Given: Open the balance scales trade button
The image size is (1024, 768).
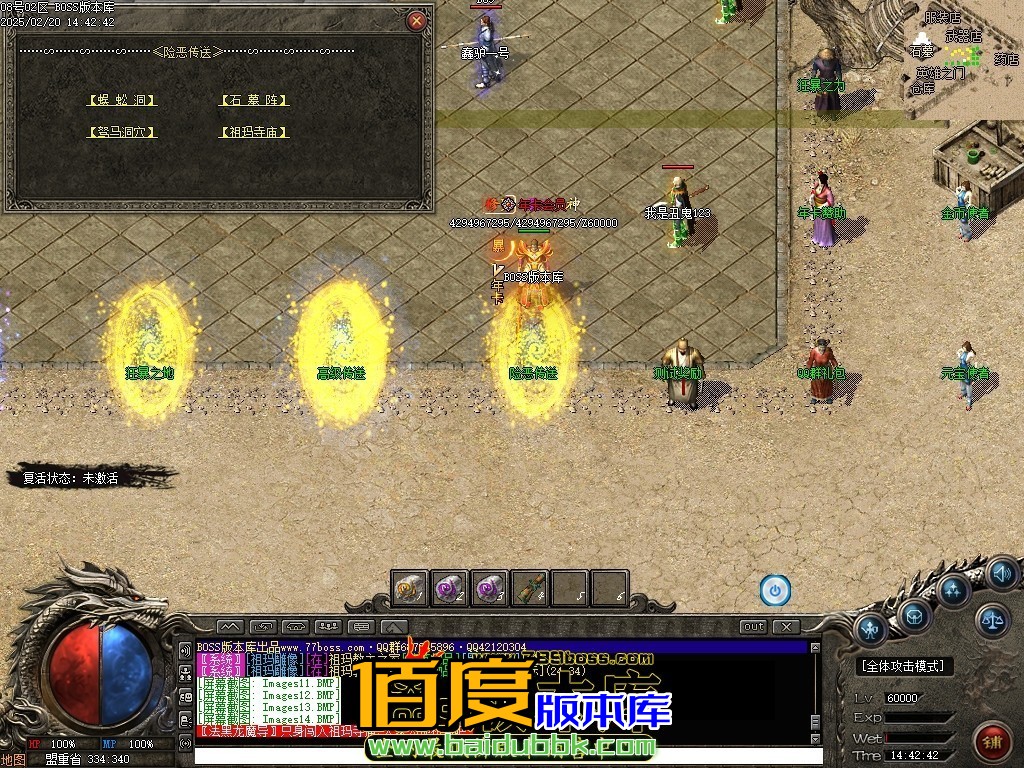Looking at the screenshot, I should [x=993, y=620].
